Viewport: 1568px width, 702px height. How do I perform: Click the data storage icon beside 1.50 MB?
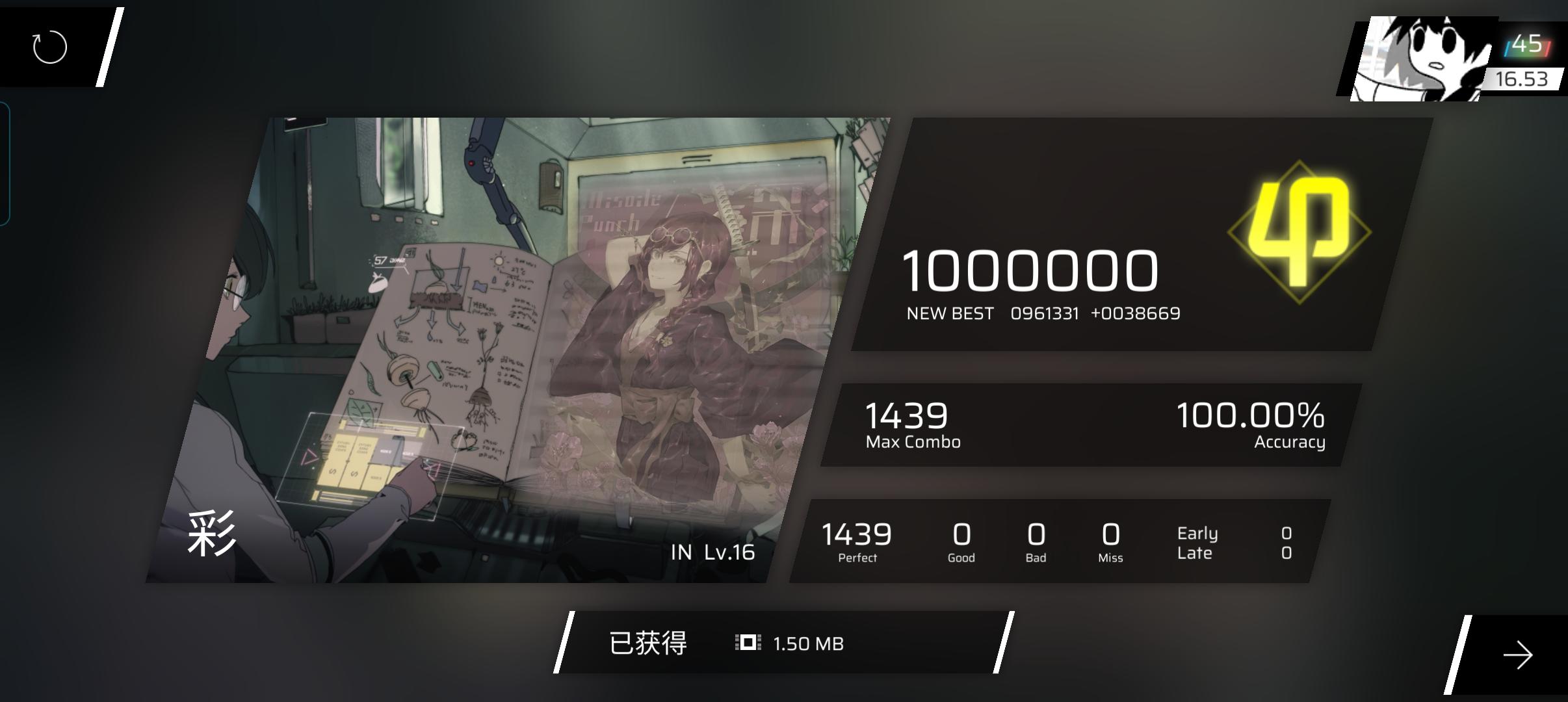click(x=748, y=643)
